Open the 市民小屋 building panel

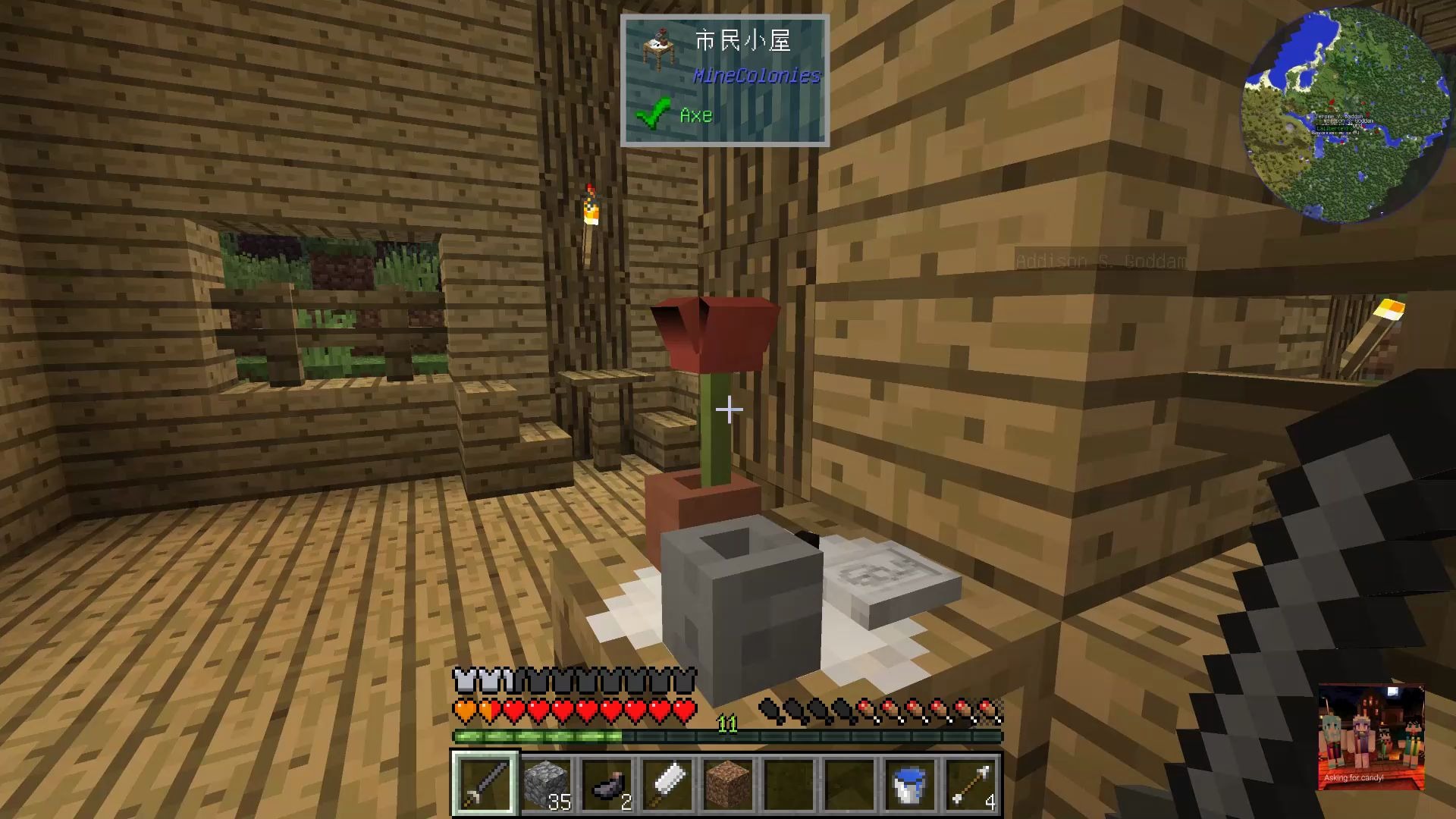(742, 41)
